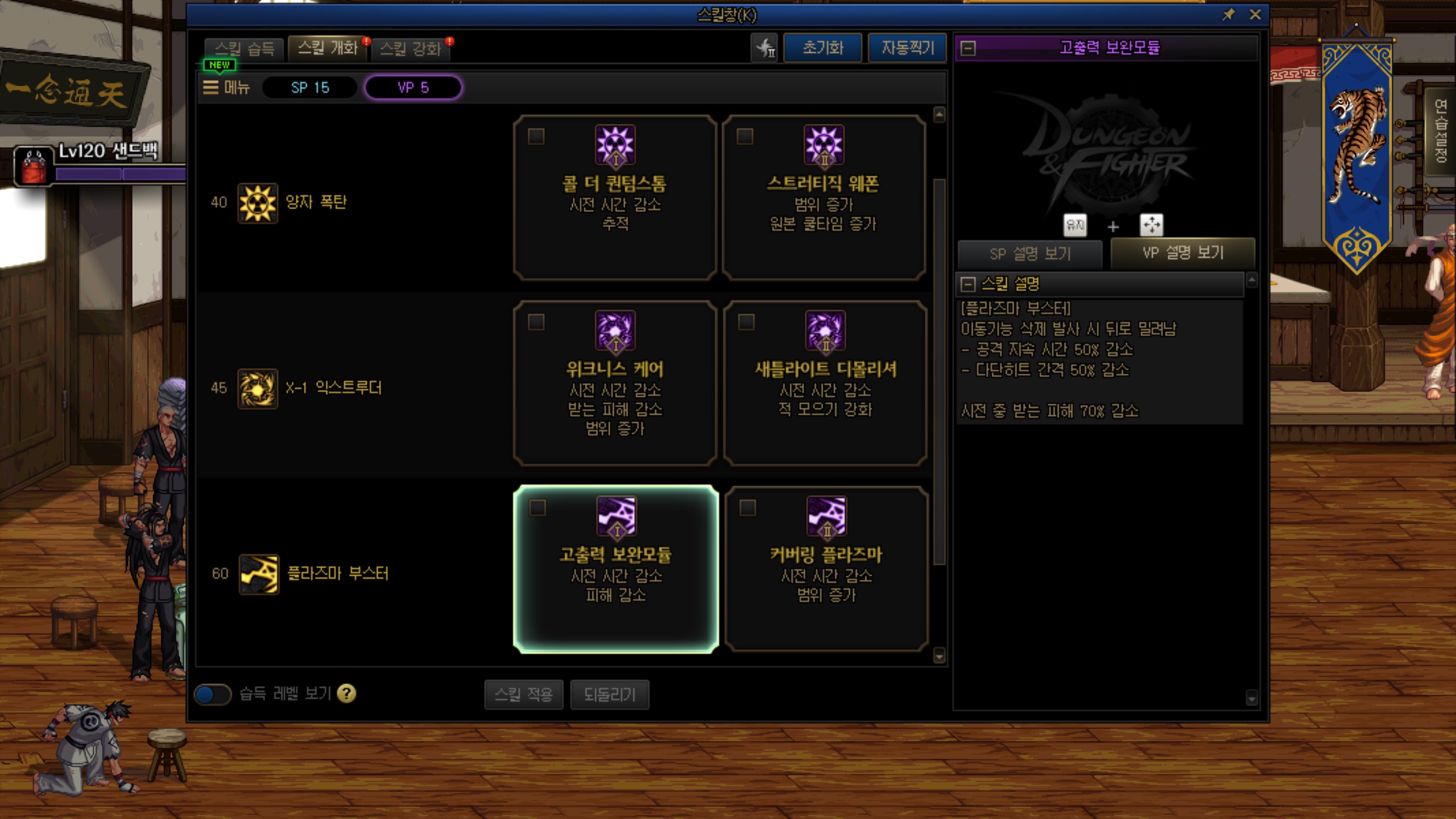Choose the 스트러티직 웨폰 skill card
This screenshot has width=1456, height=819.
(x=824, y=197)
